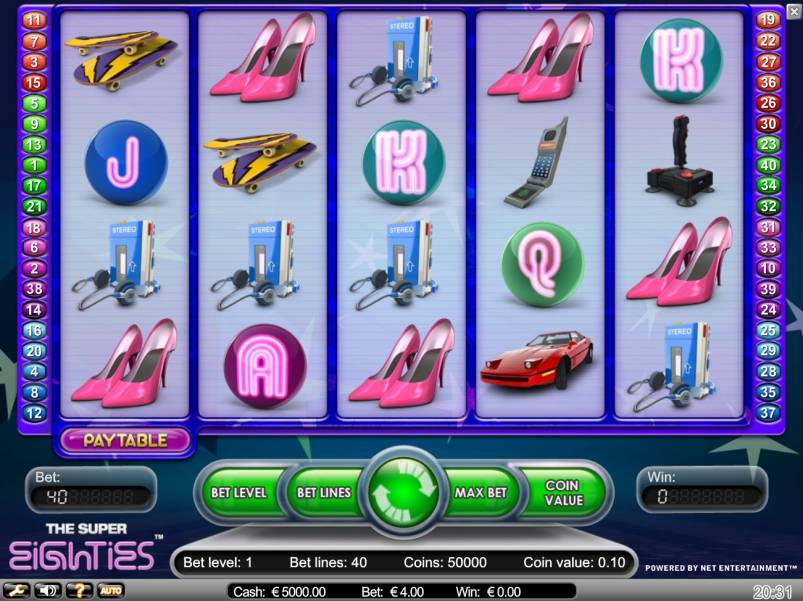The height and width of the screenshot is (601, 803).
Task: Choose bet line 12 marker
Action: (x=34, y=413)
